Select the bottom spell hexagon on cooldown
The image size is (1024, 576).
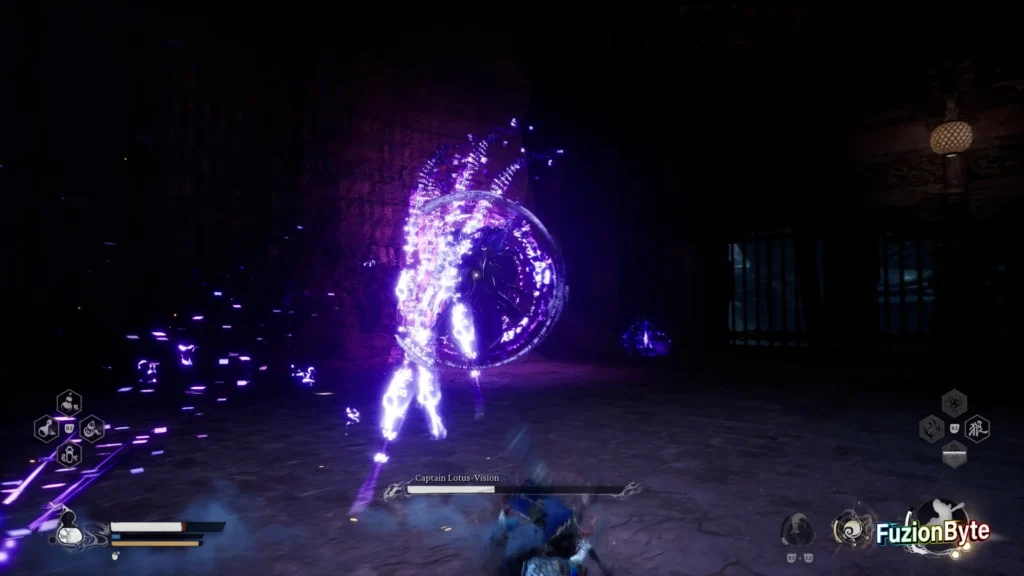pos(954,454)
